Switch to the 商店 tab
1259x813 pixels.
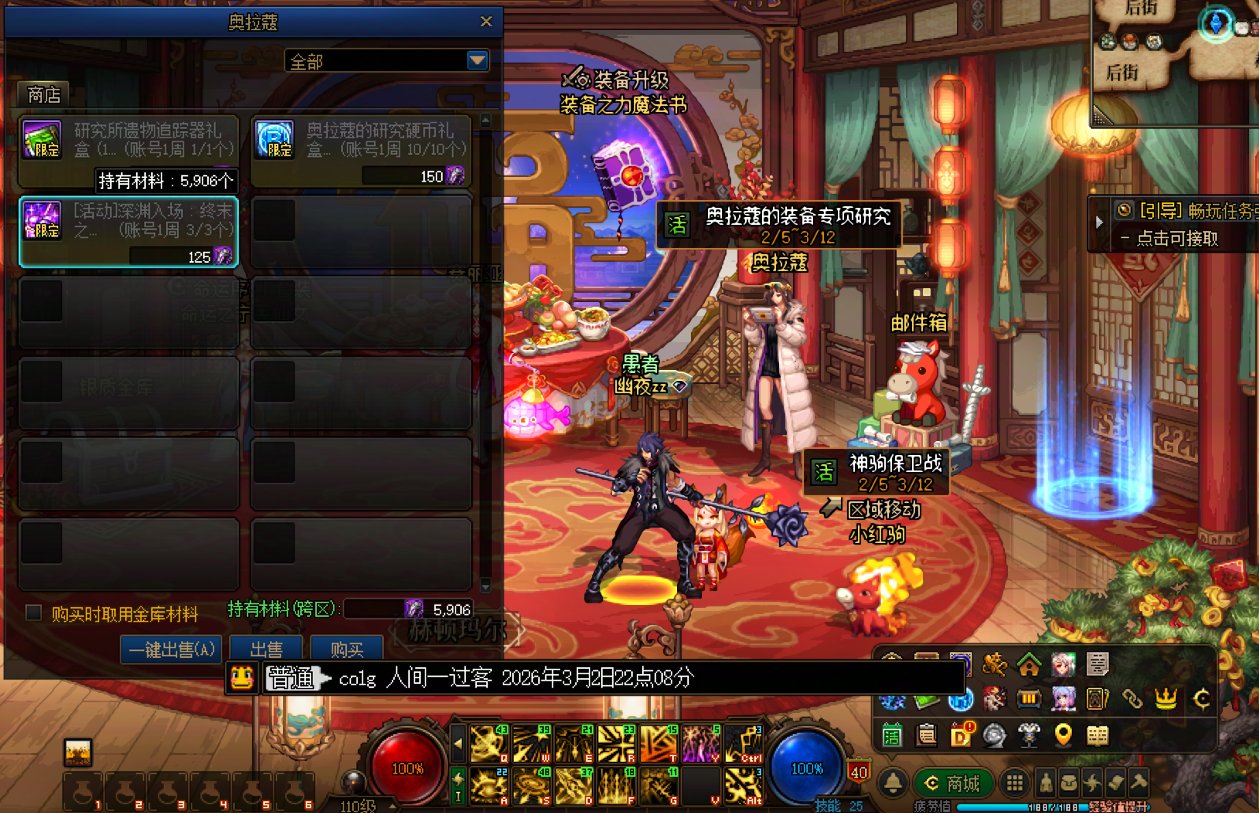[x=43, y=95]
